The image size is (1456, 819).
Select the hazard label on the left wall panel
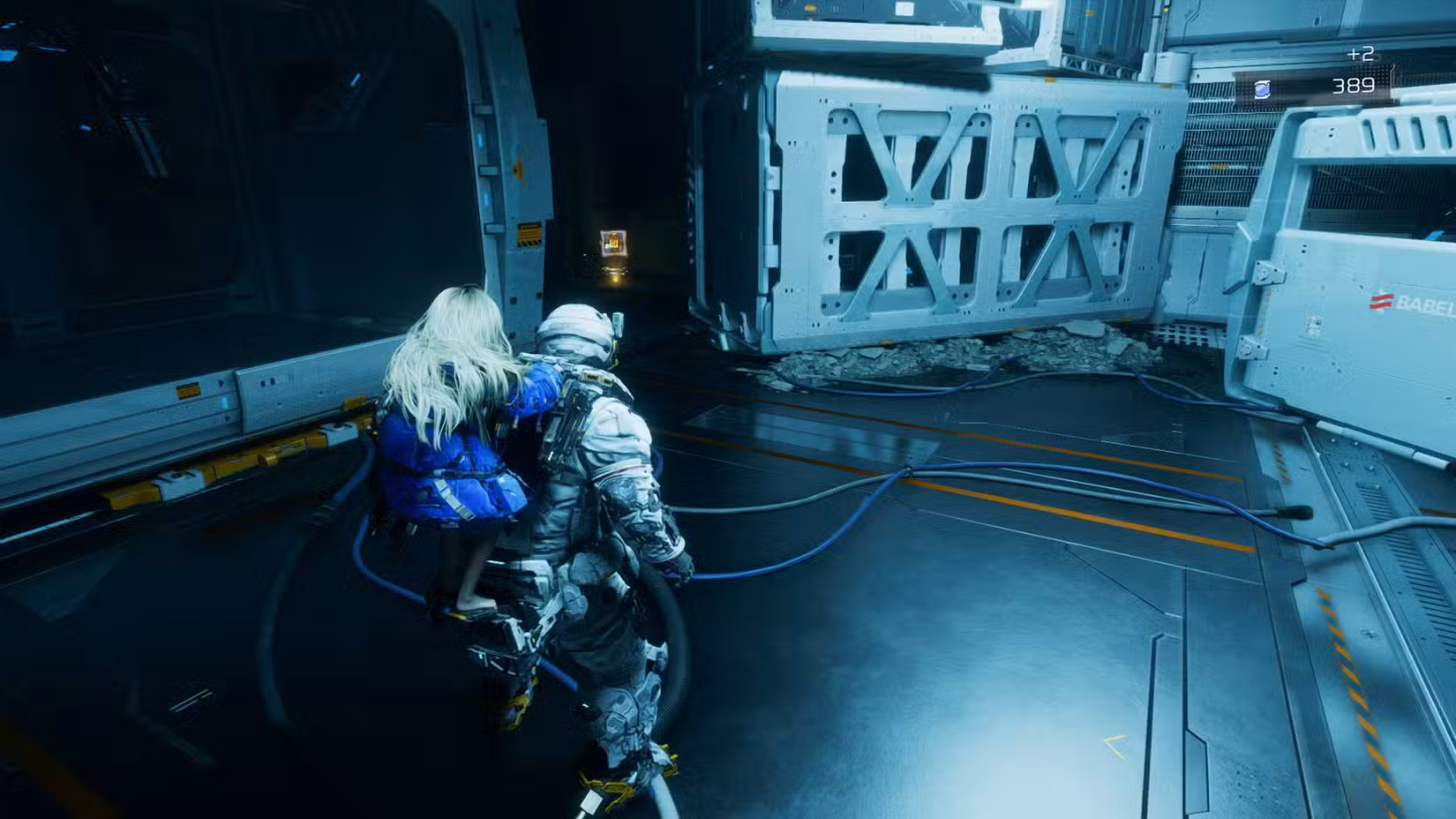click(189, 389)
